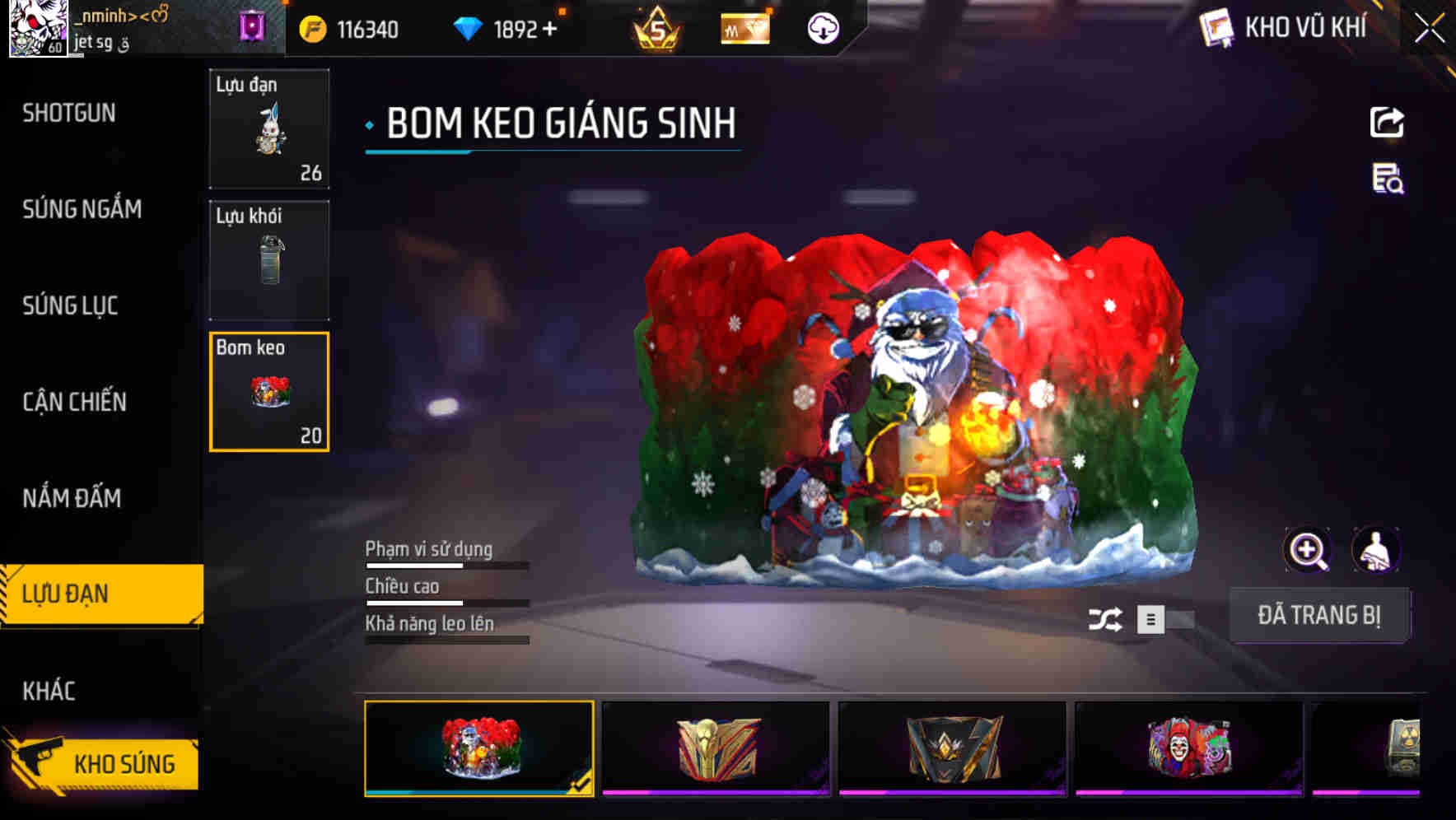The width and height of the screenshot is (1456, 820).
Task: Open the SÚNG NGẮM tab
Action: (80, 209)
